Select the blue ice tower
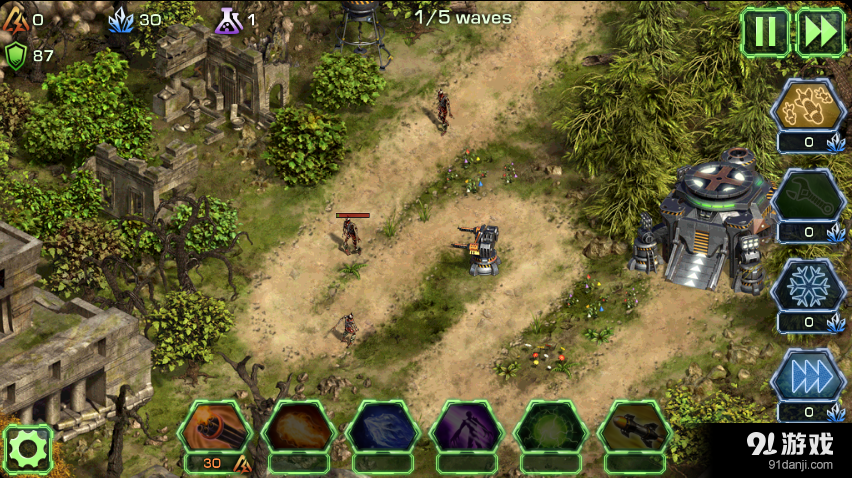 click(x=382, y=427)
